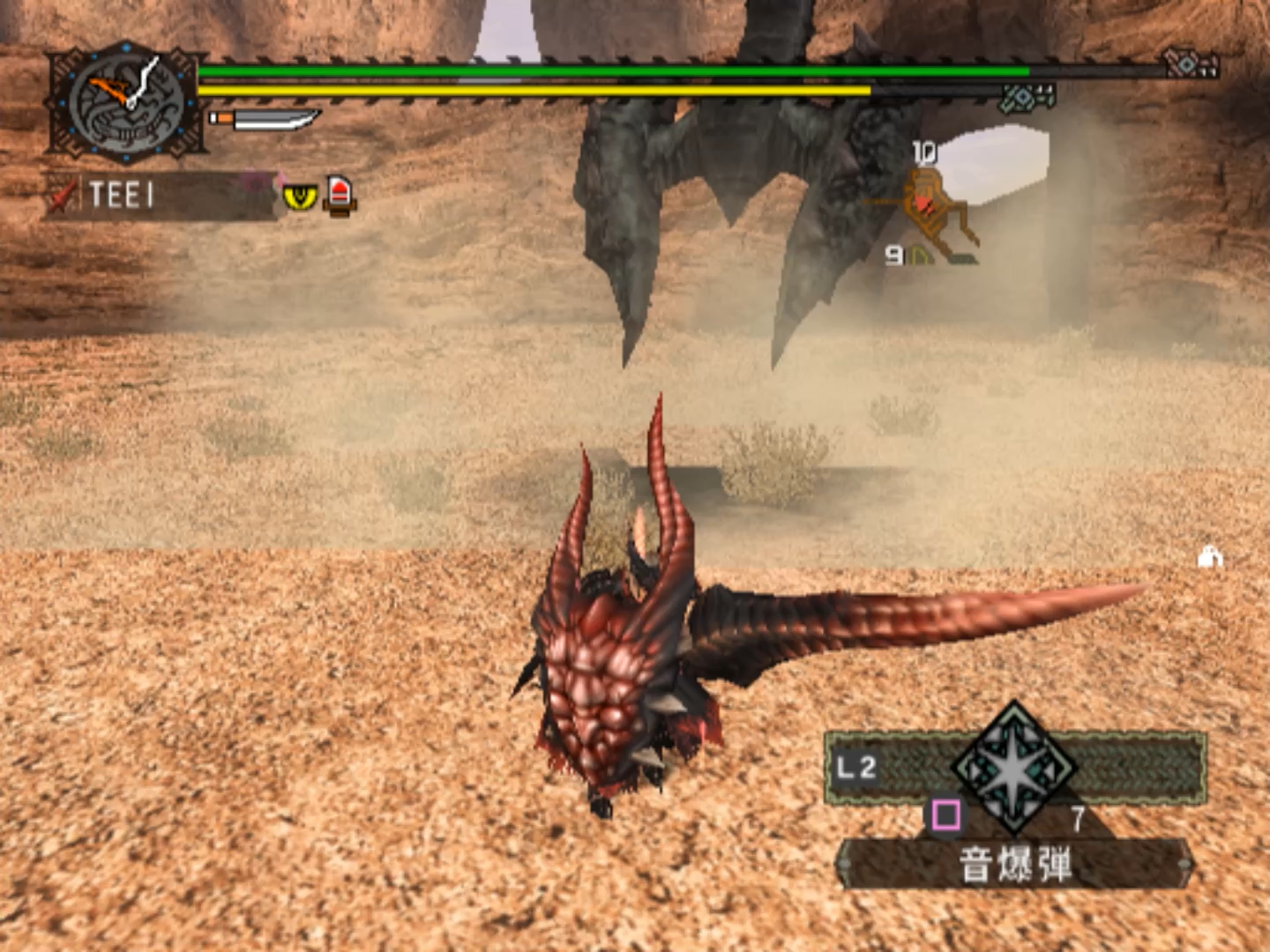Click the 音爆弾 item name label

pos(1014,864)
